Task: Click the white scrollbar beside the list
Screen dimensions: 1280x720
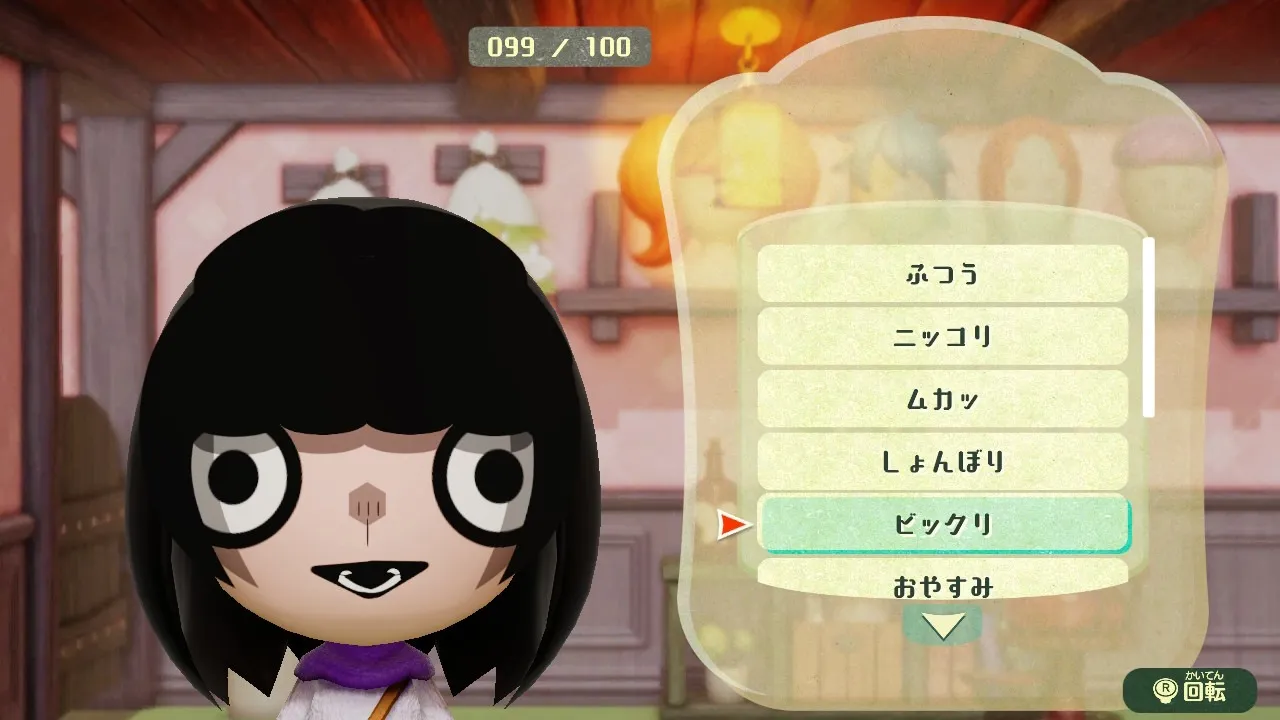Action: tap(1149, 327)
